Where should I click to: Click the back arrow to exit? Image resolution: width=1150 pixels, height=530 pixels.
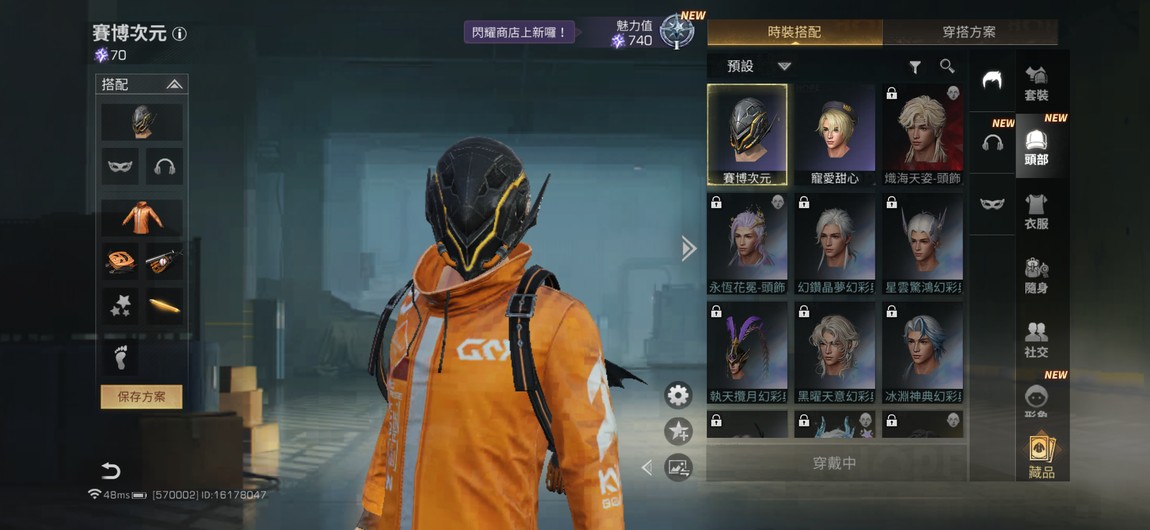click(110, 471)
